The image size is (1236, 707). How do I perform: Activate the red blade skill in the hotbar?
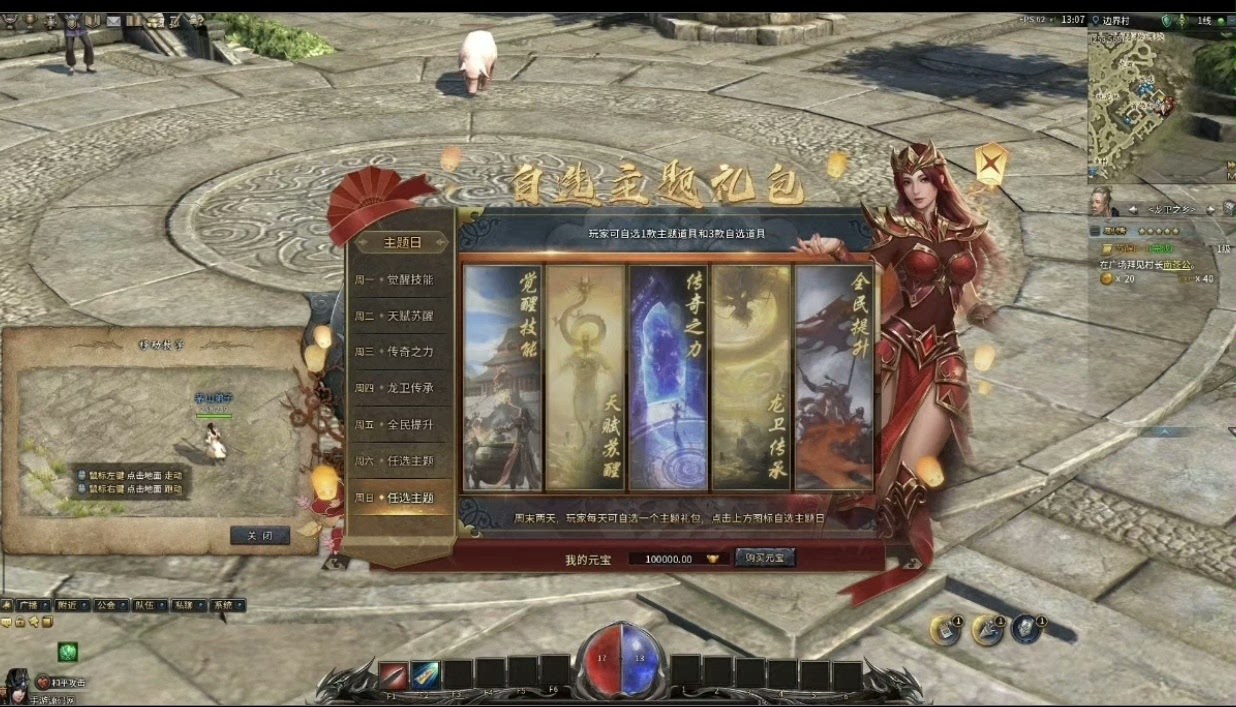393,675
